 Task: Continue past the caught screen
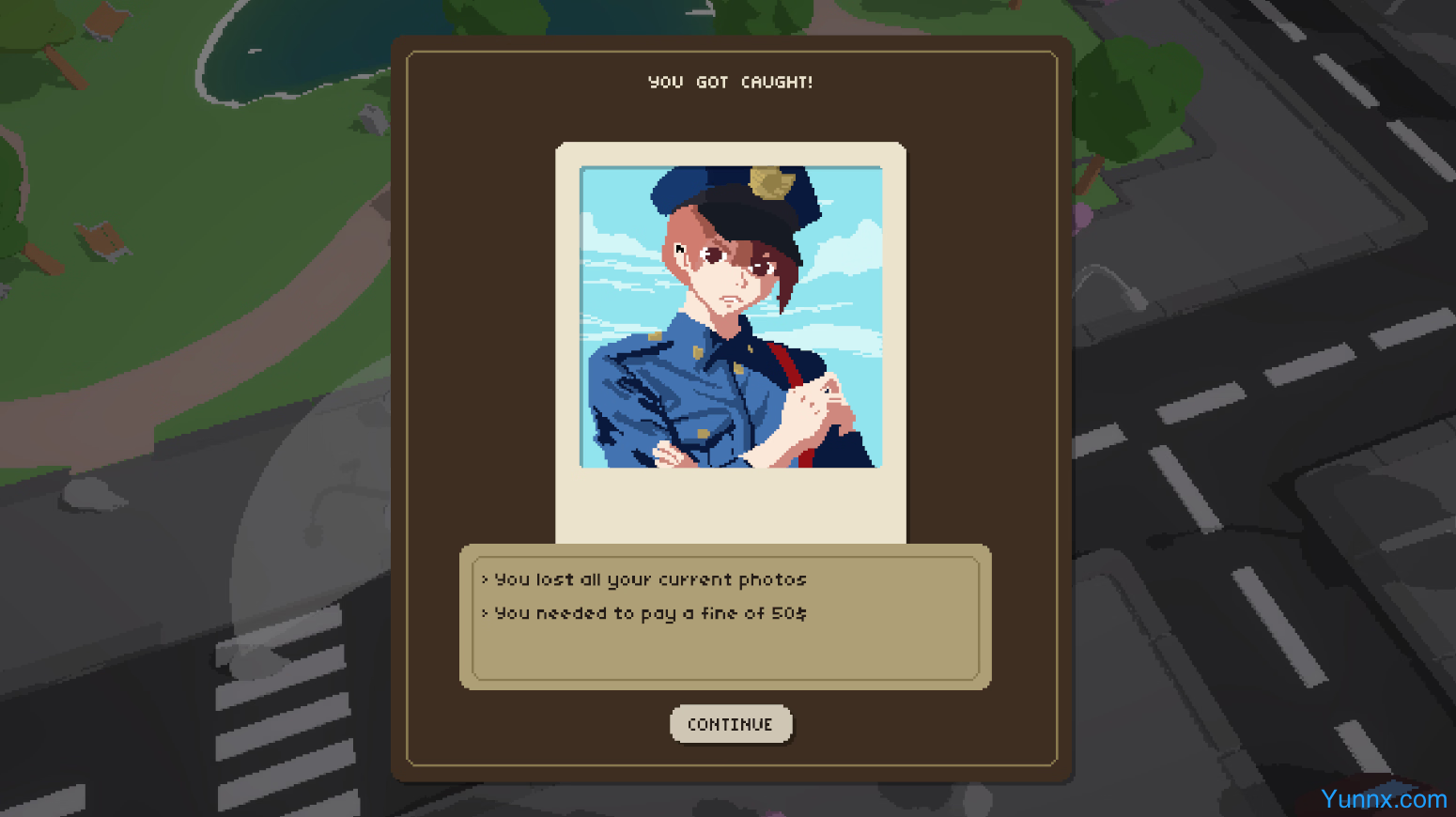tap(730, 724)
